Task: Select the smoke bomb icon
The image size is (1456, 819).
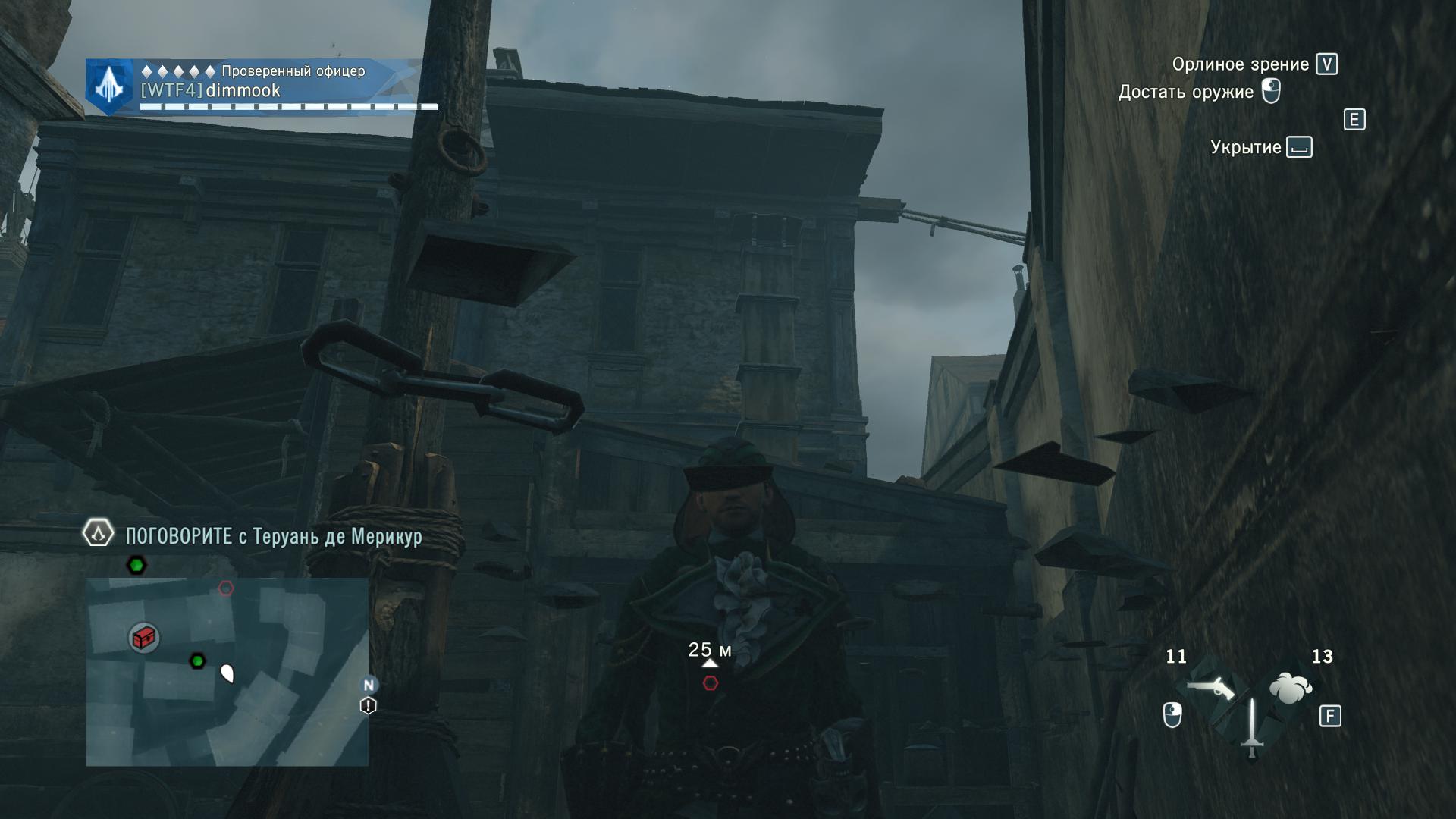Action: 1290,689
